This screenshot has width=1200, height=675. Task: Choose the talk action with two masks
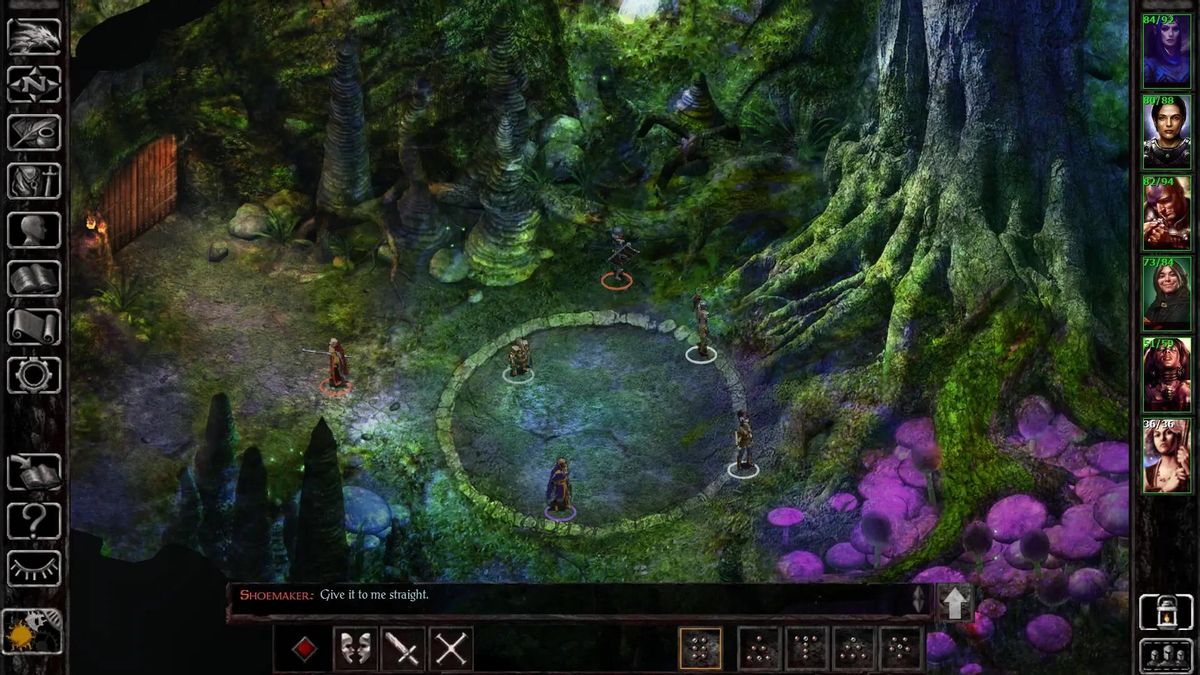[355, 649]
